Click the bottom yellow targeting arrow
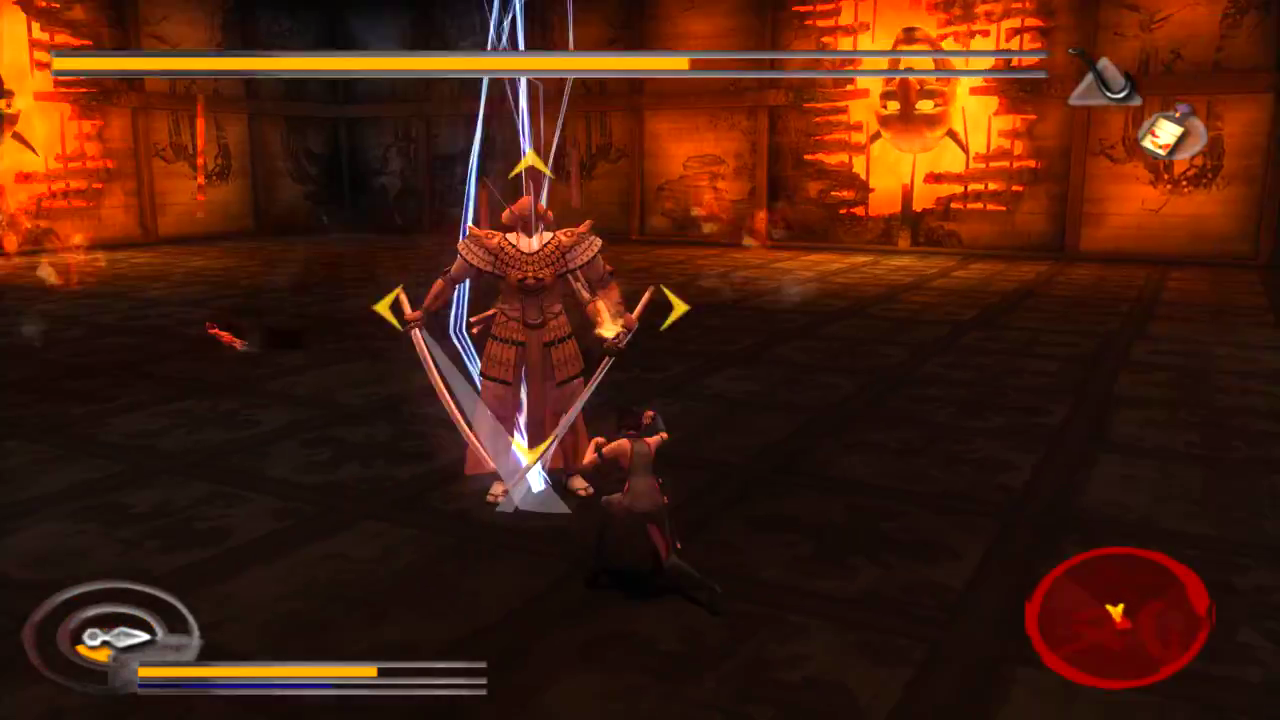Image resolution: width=1280 pixels, height=720 pixels. [530, 452]
